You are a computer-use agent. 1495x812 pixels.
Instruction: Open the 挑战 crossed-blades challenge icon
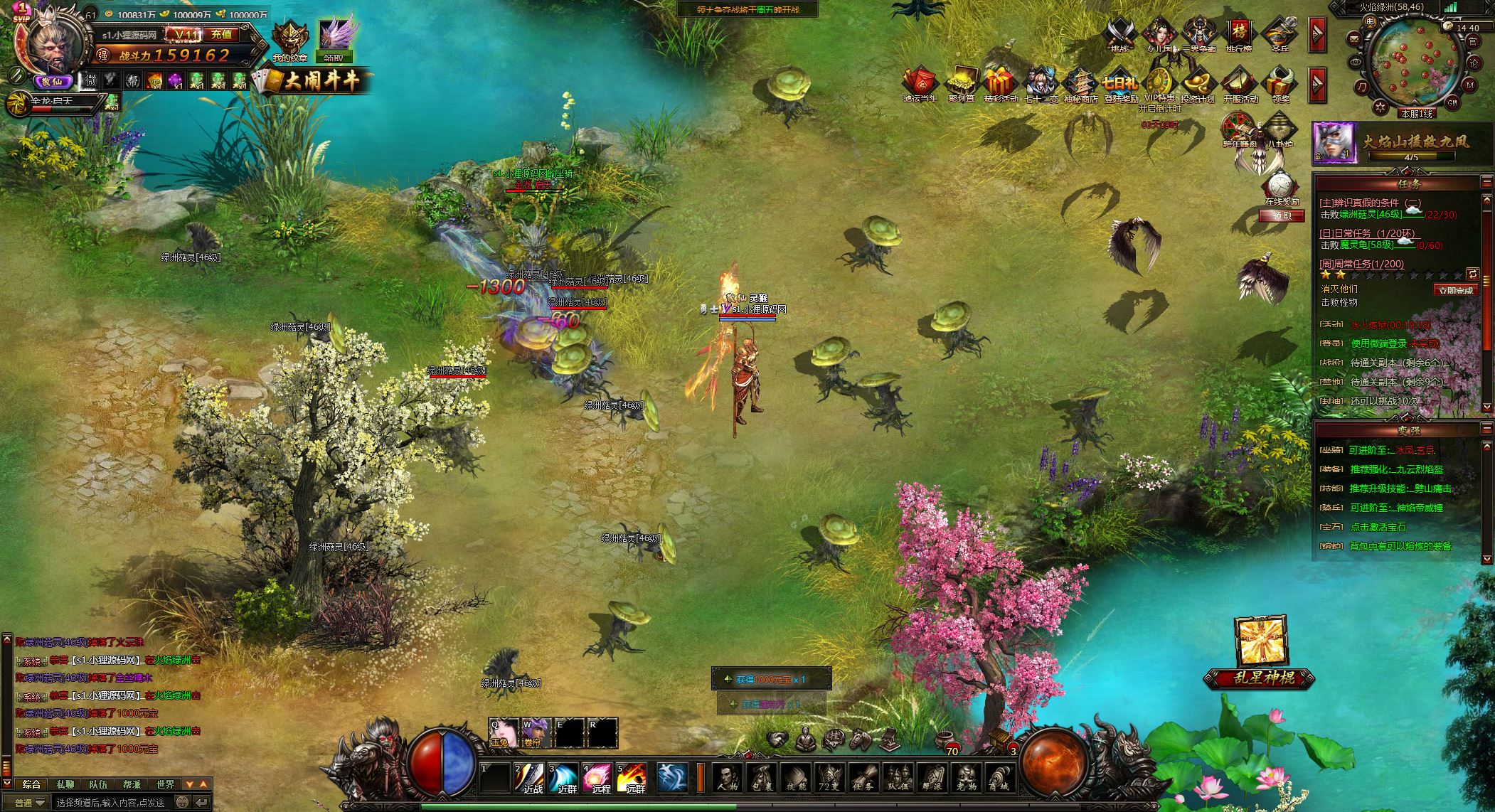pos(1119,34)
